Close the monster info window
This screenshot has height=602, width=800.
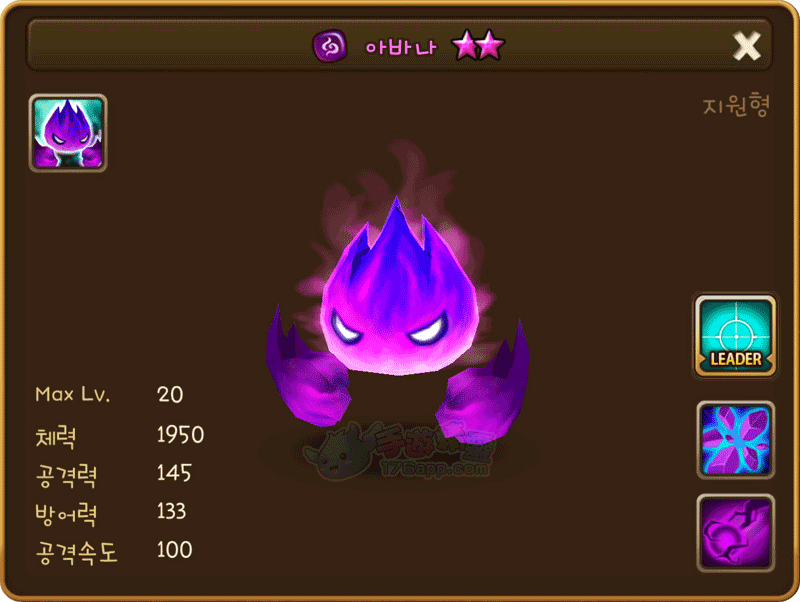(747, 46)
